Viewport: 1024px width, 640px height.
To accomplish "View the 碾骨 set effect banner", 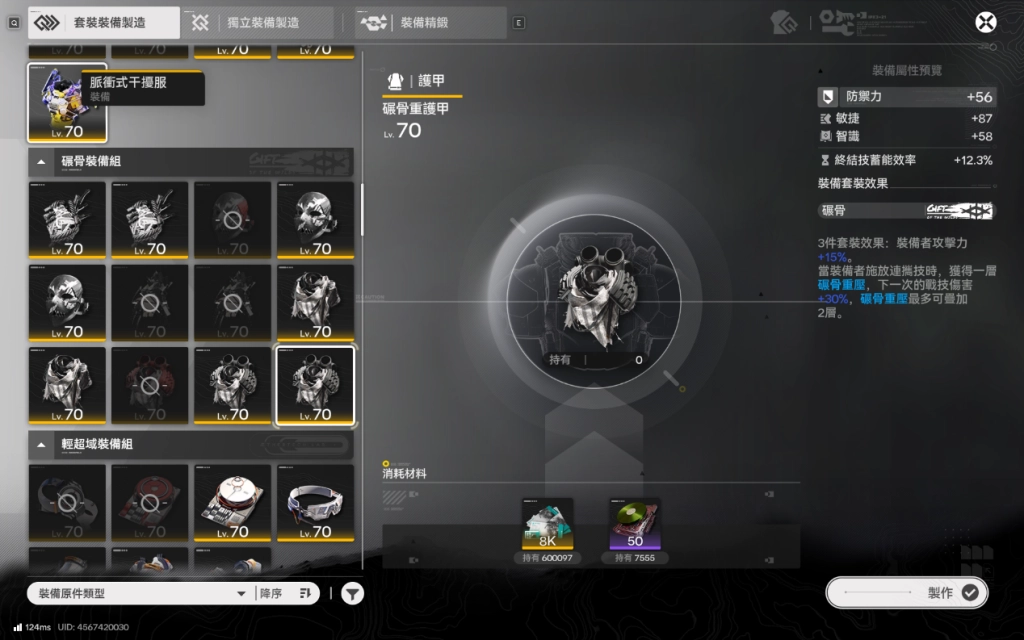I will [906, 211].
